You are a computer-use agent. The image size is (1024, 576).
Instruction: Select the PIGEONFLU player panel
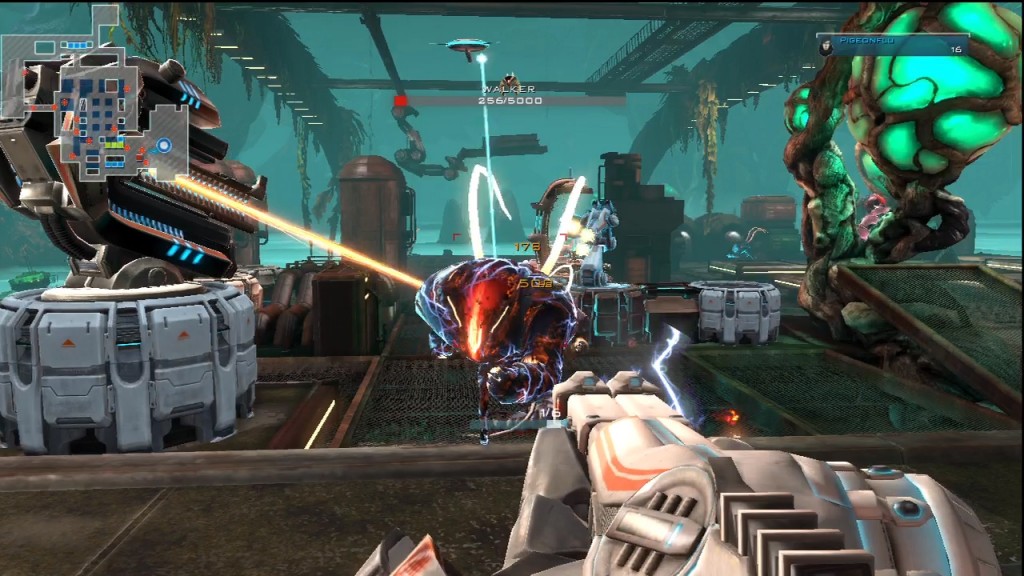(892, 46)
